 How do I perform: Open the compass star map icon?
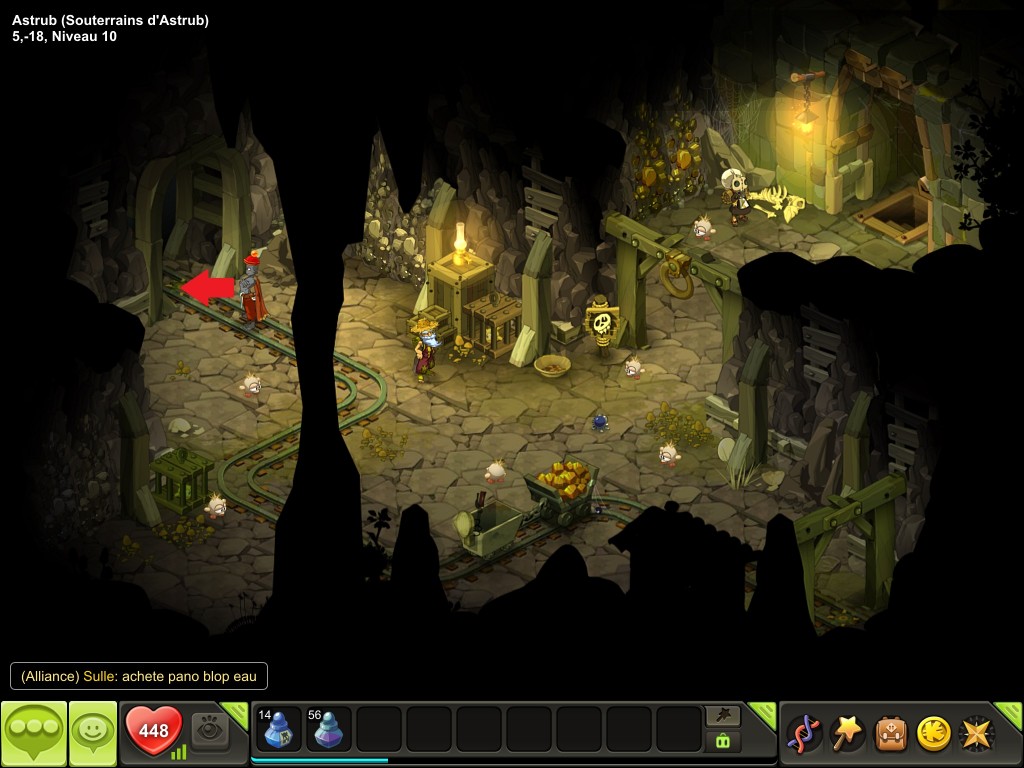tap(976, 733)
